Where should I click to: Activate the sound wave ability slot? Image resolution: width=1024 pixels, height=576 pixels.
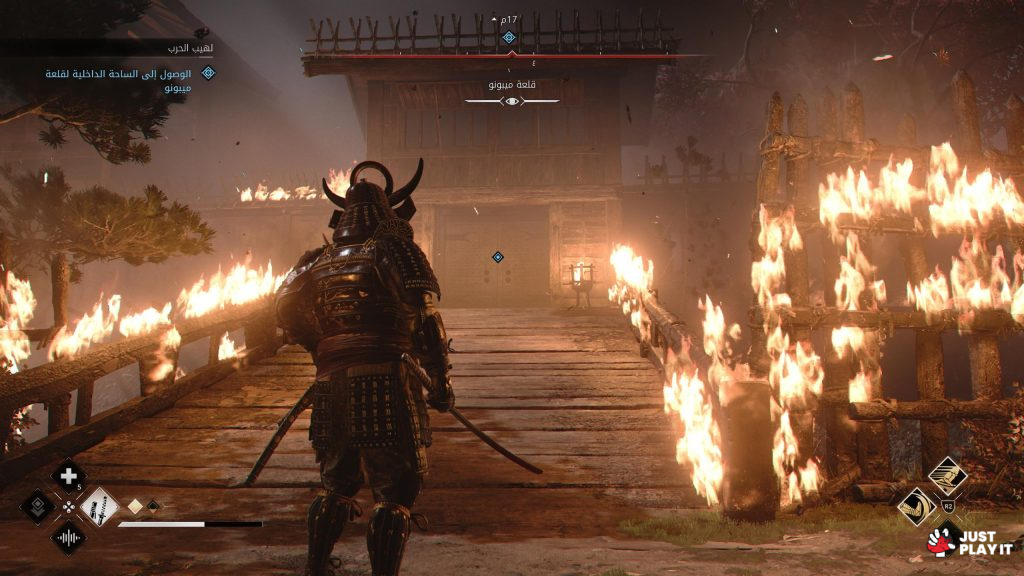(68, 538)
